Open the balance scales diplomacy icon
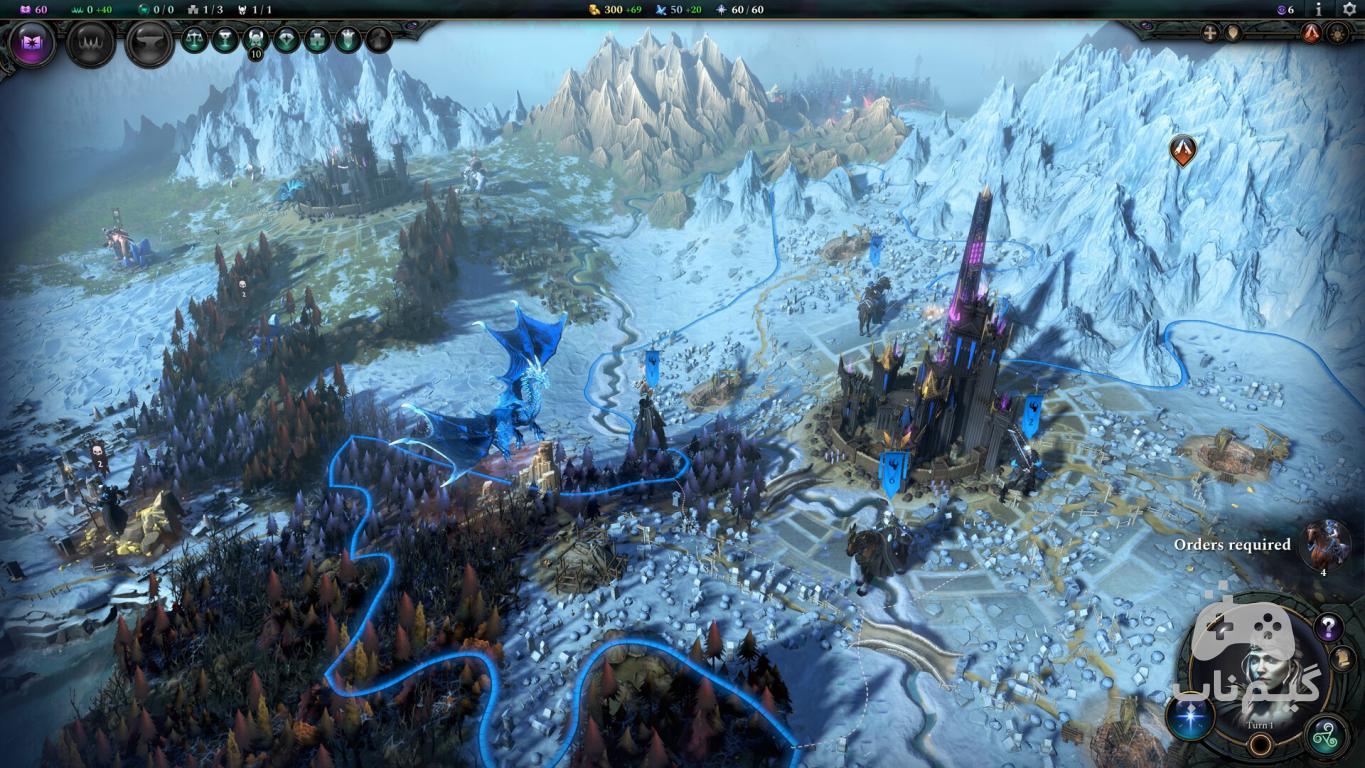 pos(194,40)
